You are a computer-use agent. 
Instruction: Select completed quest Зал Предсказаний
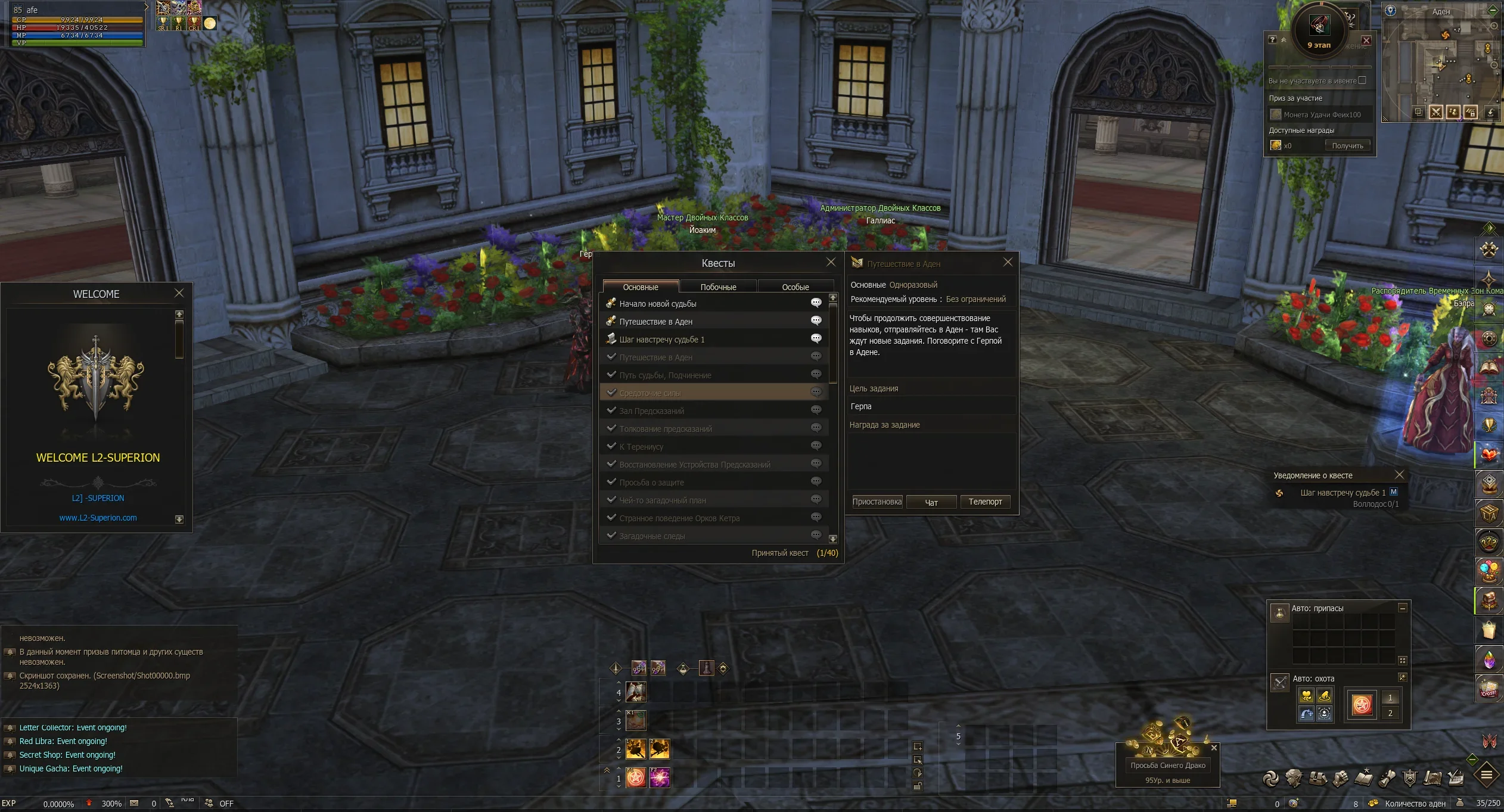(651, 411)
